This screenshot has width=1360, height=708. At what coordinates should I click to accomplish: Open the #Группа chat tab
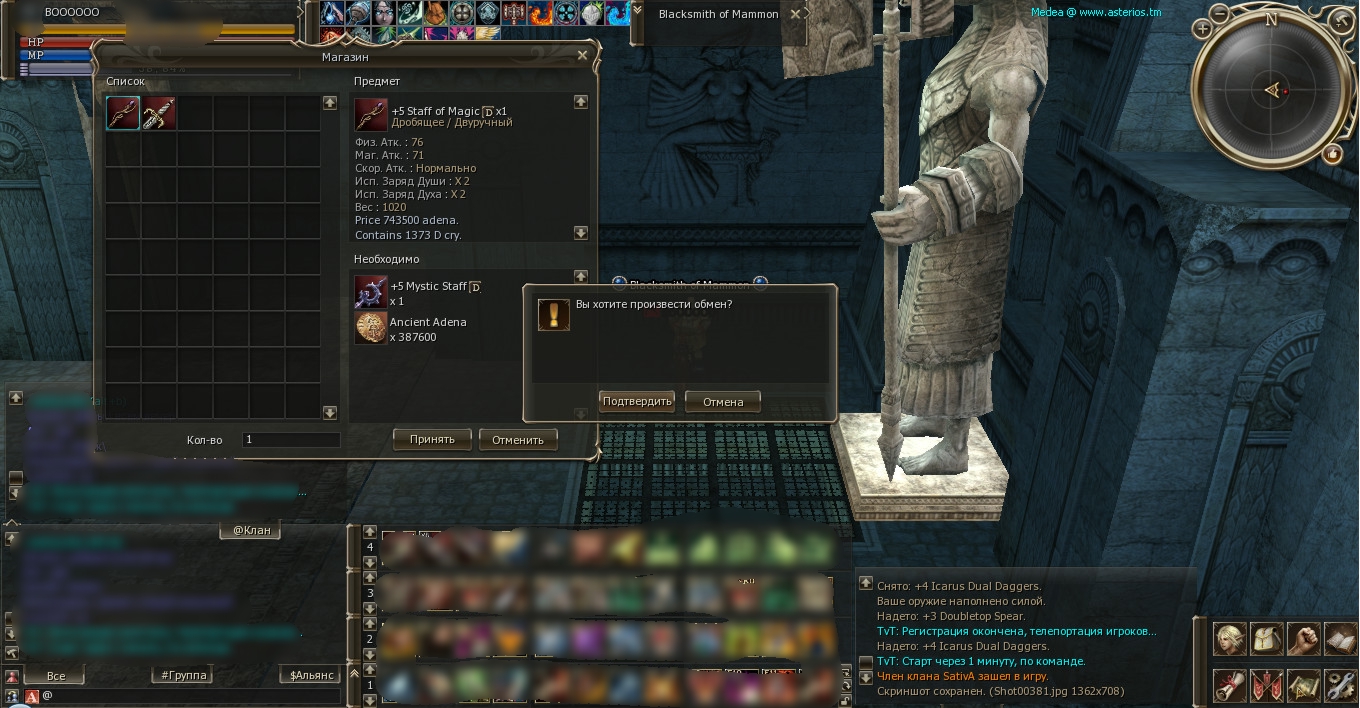[x=184, y=675]
